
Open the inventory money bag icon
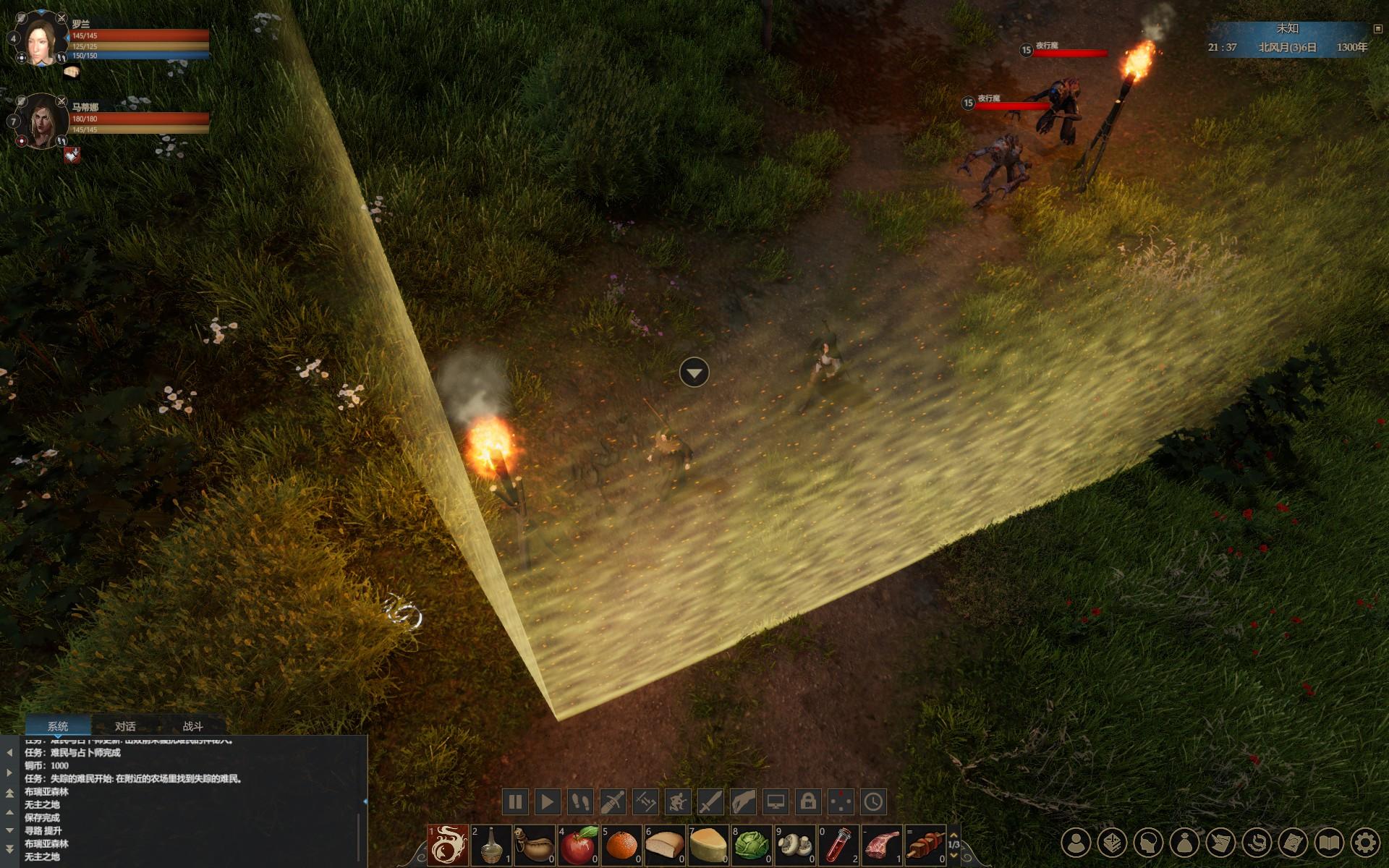tap(1184, 843)
